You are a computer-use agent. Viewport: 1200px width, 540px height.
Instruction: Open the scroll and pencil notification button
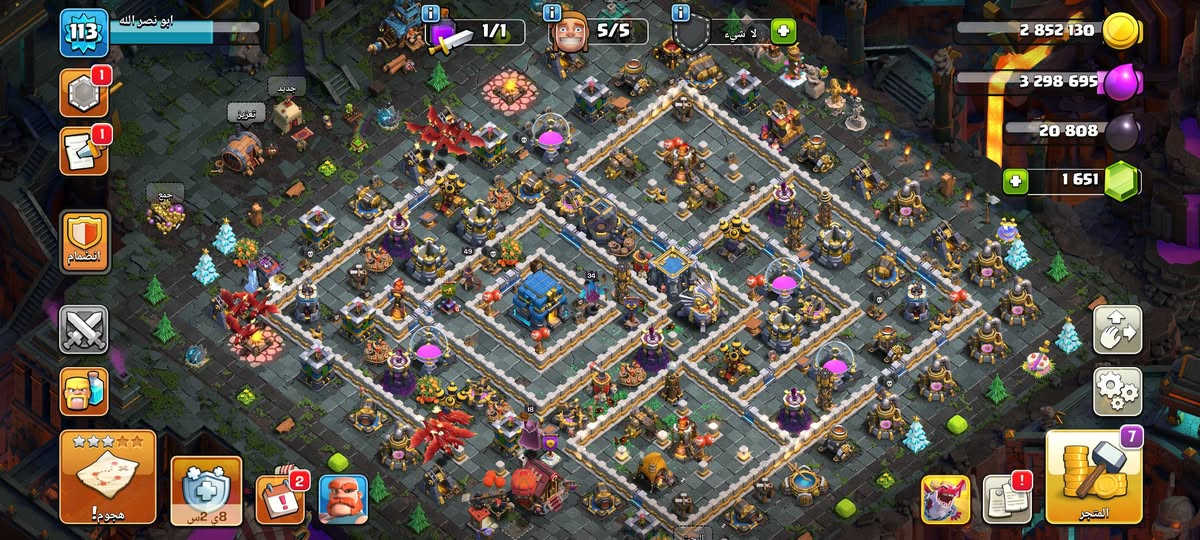tap(84, 151)
